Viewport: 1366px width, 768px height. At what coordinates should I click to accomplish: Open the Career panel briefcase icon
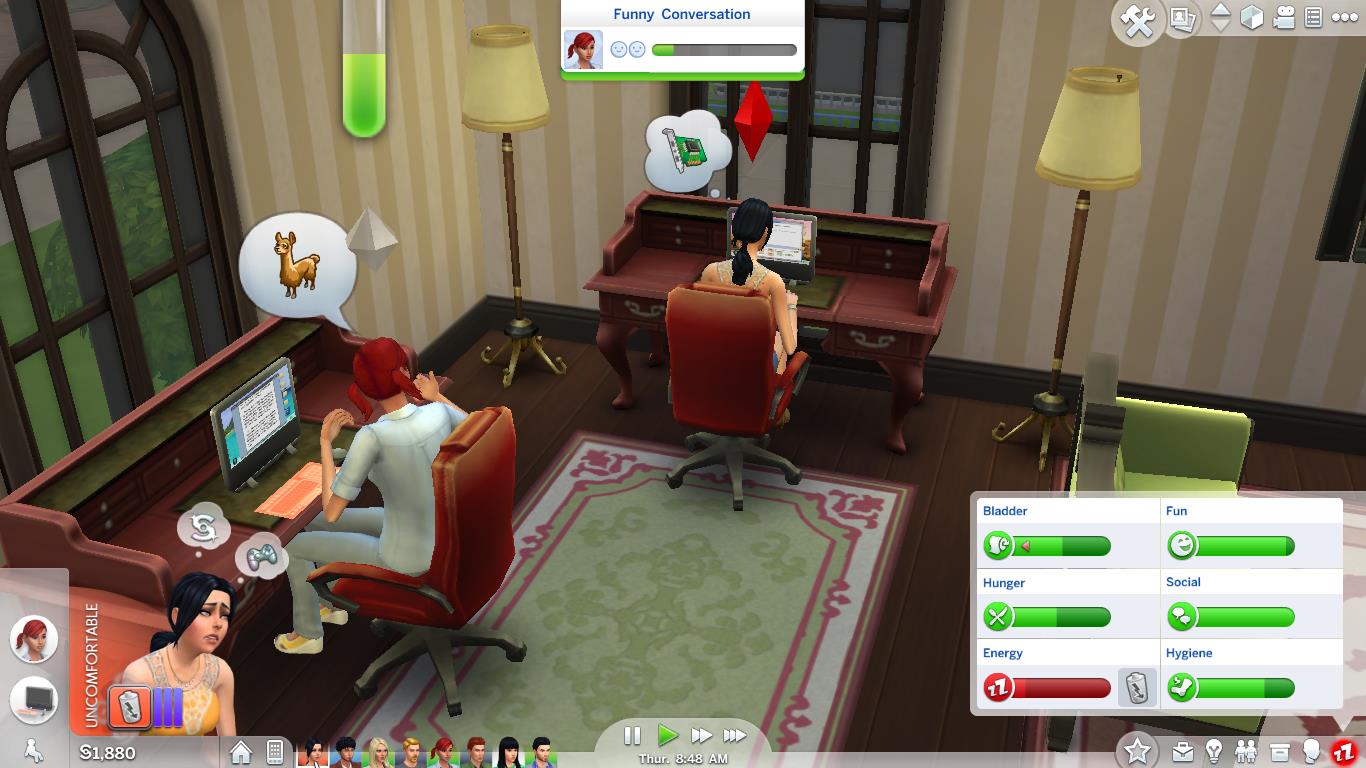point(1183,751)
